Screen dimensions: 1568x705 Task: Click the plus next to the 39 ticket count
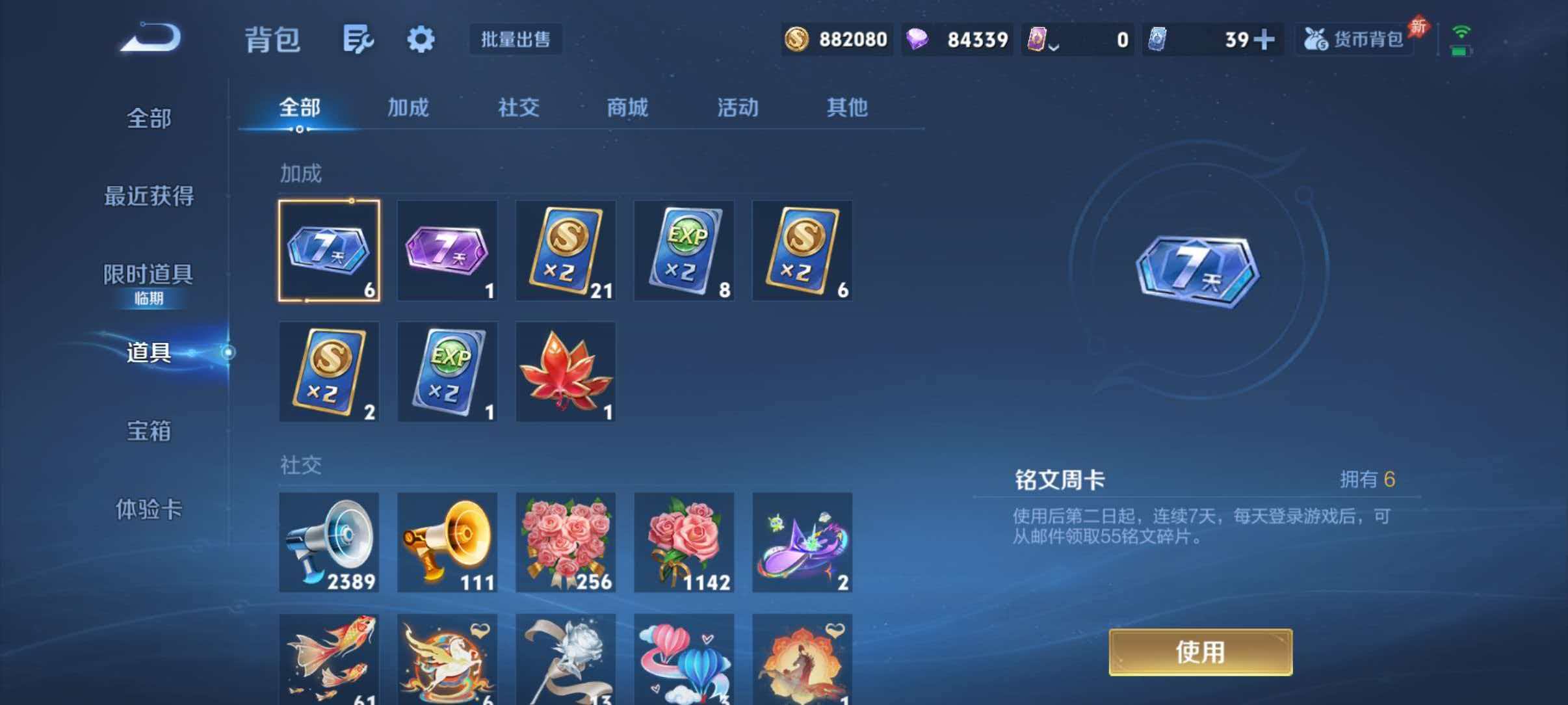(1264, 40)
